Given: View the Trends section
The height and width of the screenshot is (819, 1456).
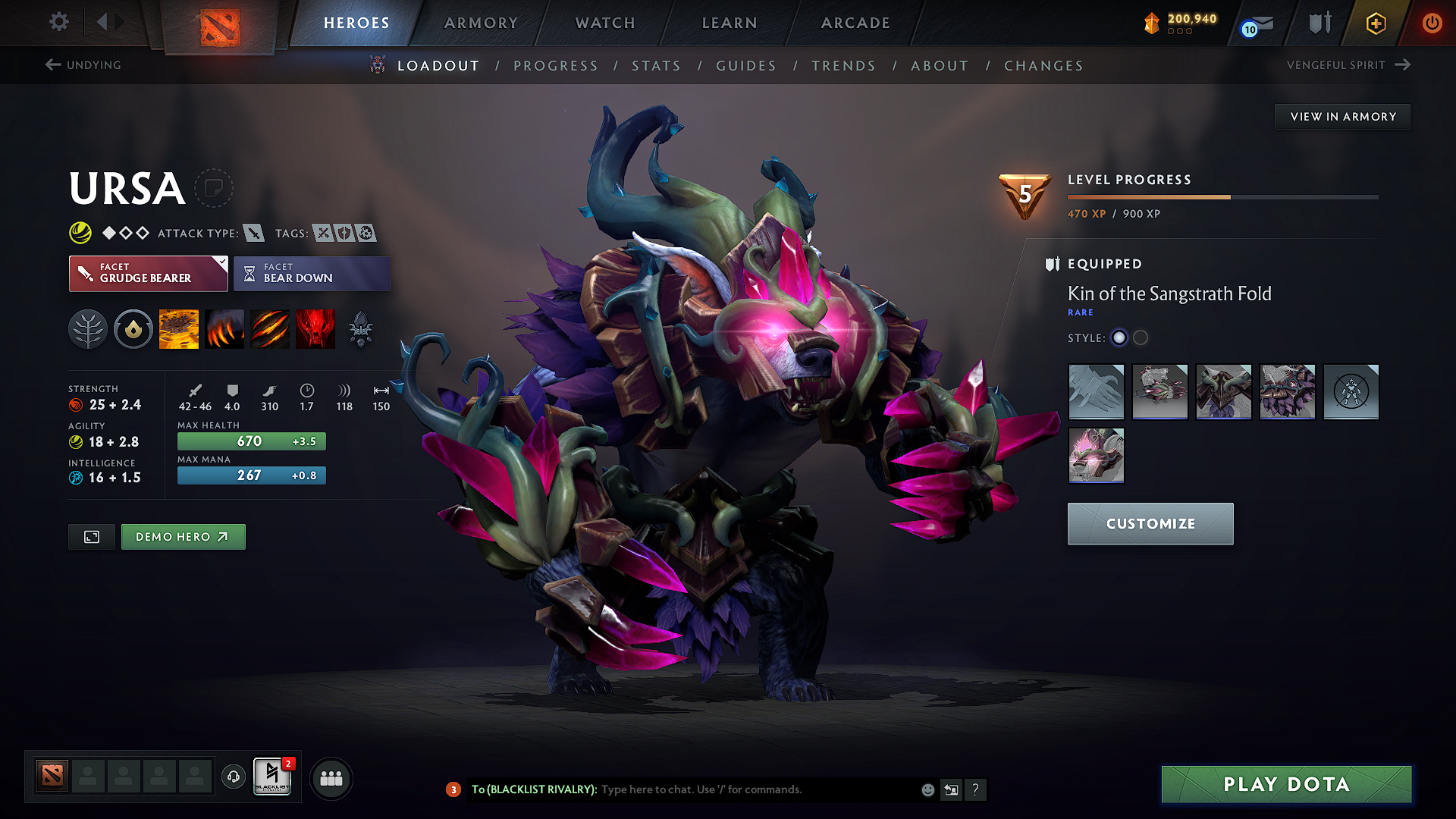Looking at the screenshot, I should (843, 66).
